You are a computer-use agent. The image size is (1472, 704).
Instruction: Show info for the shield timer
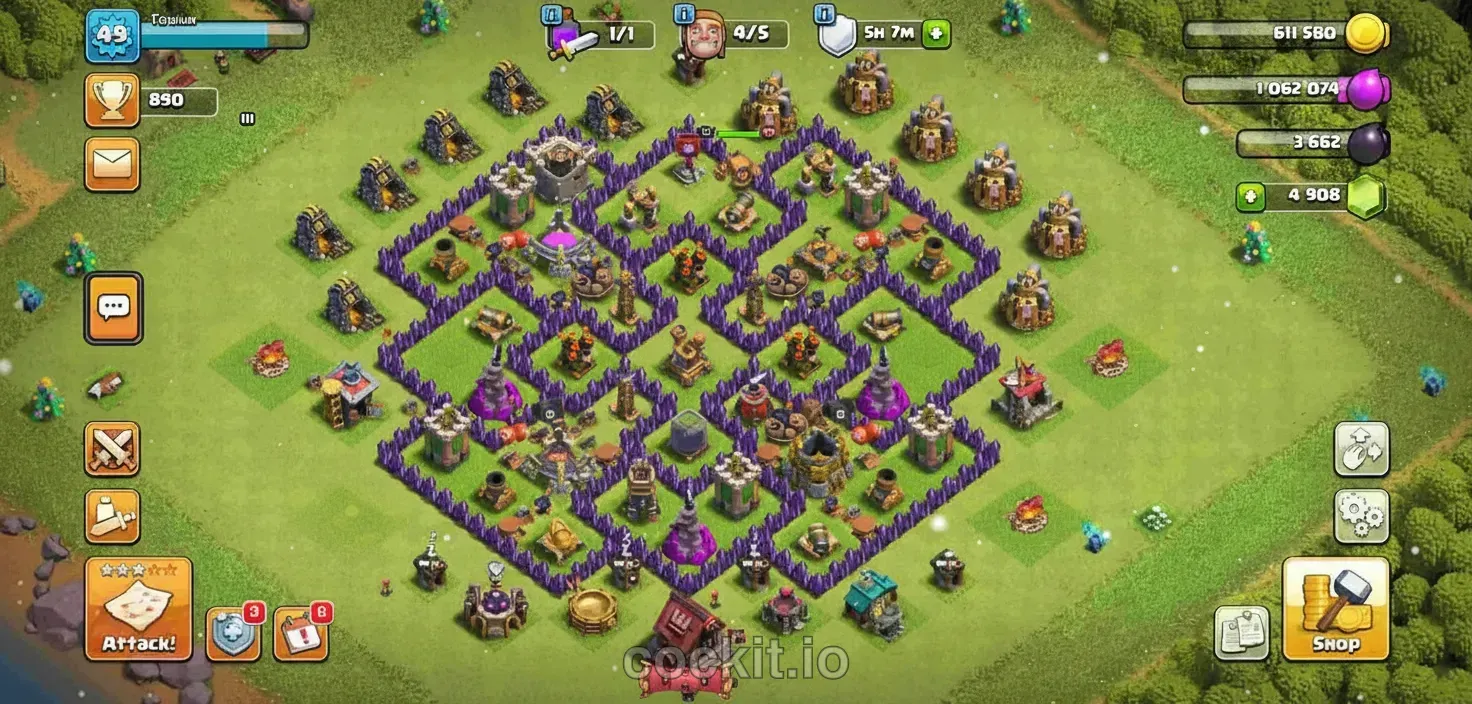pos(824,15)
